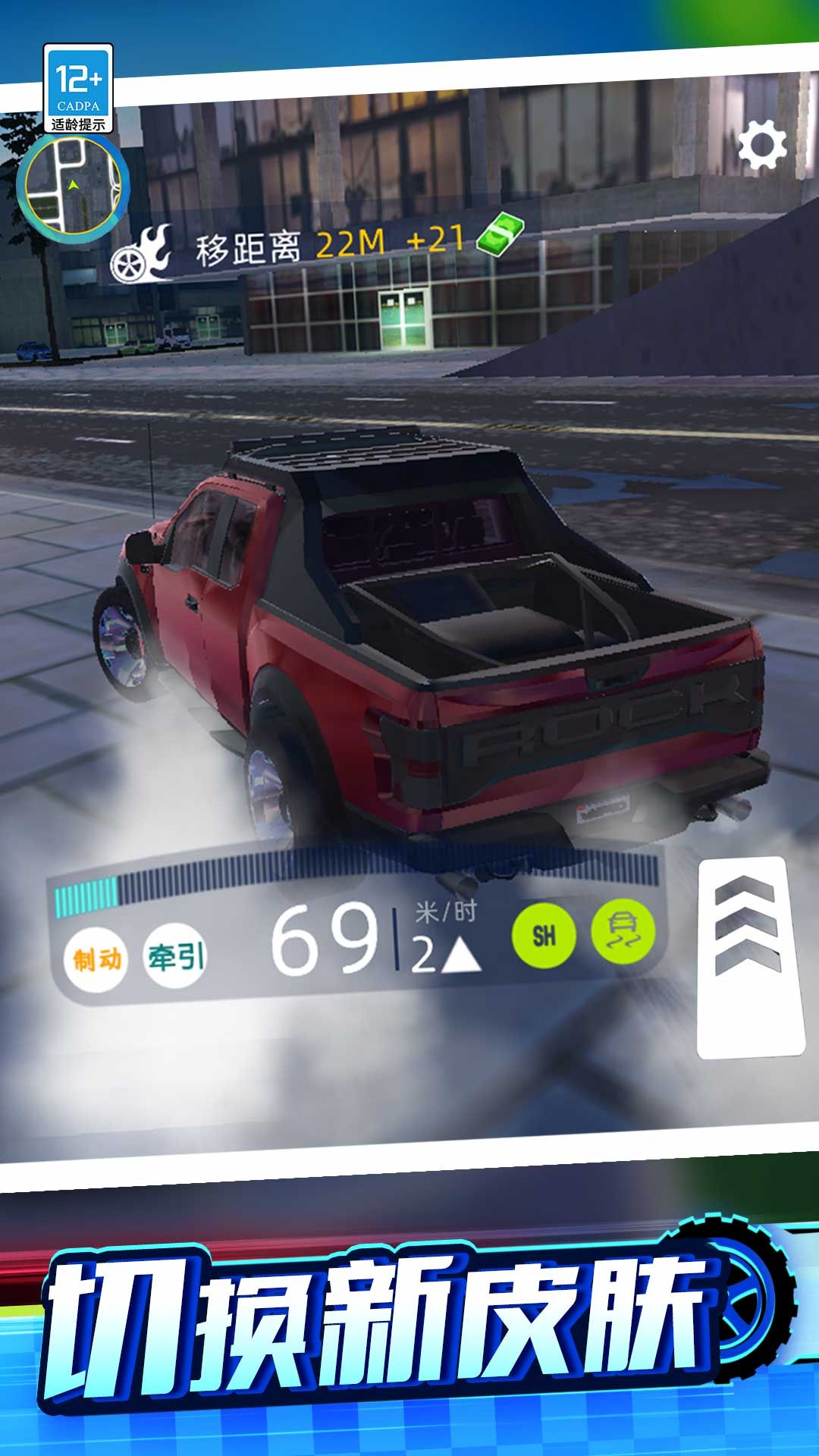Tap the 制动 brake button
819x1456 pixels.
click(x=96, y=959)
